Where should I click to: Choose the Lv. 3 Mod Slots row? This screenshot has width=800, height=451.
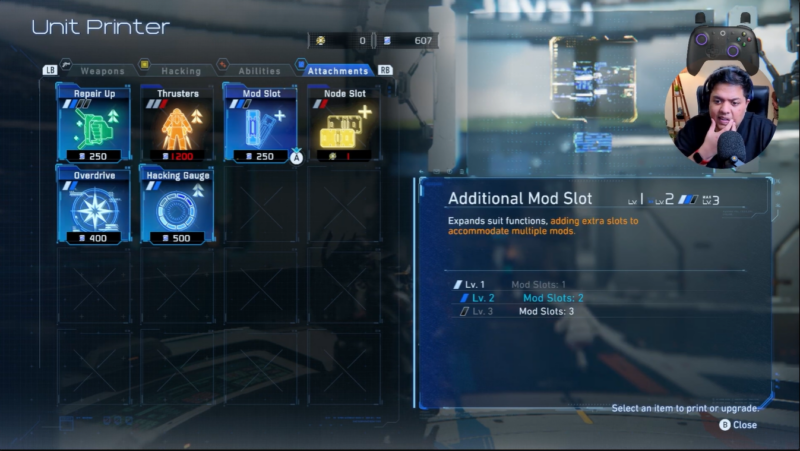(x=522, y=311)
